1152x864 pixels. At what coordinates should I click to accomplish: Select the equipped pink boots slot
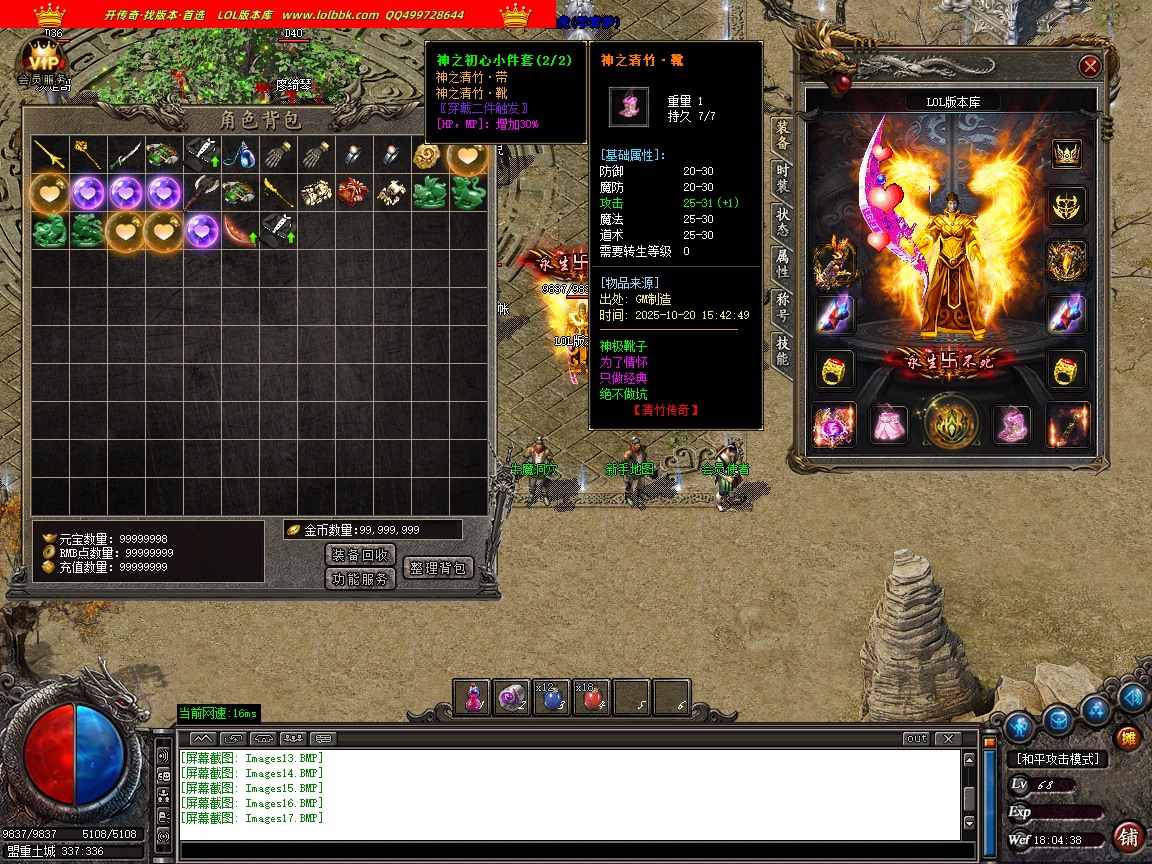point(1011,425)
